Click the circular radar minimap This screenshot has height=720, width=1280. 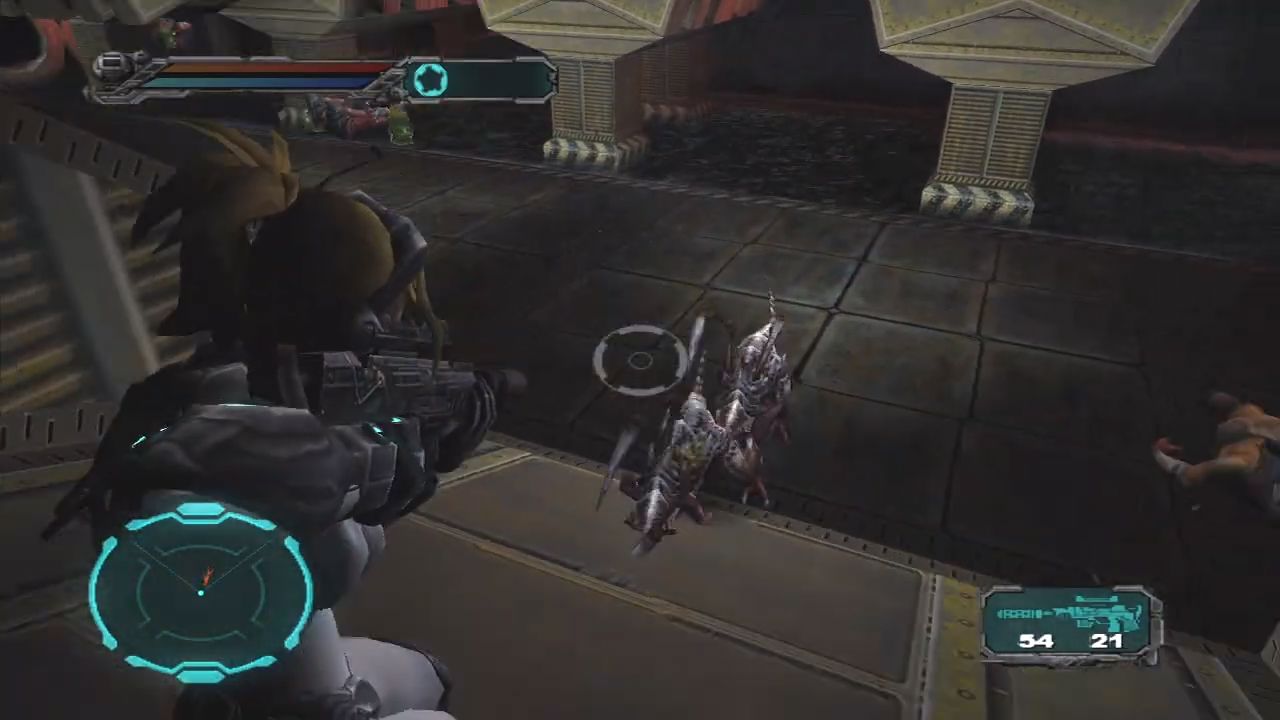point(201,591)
